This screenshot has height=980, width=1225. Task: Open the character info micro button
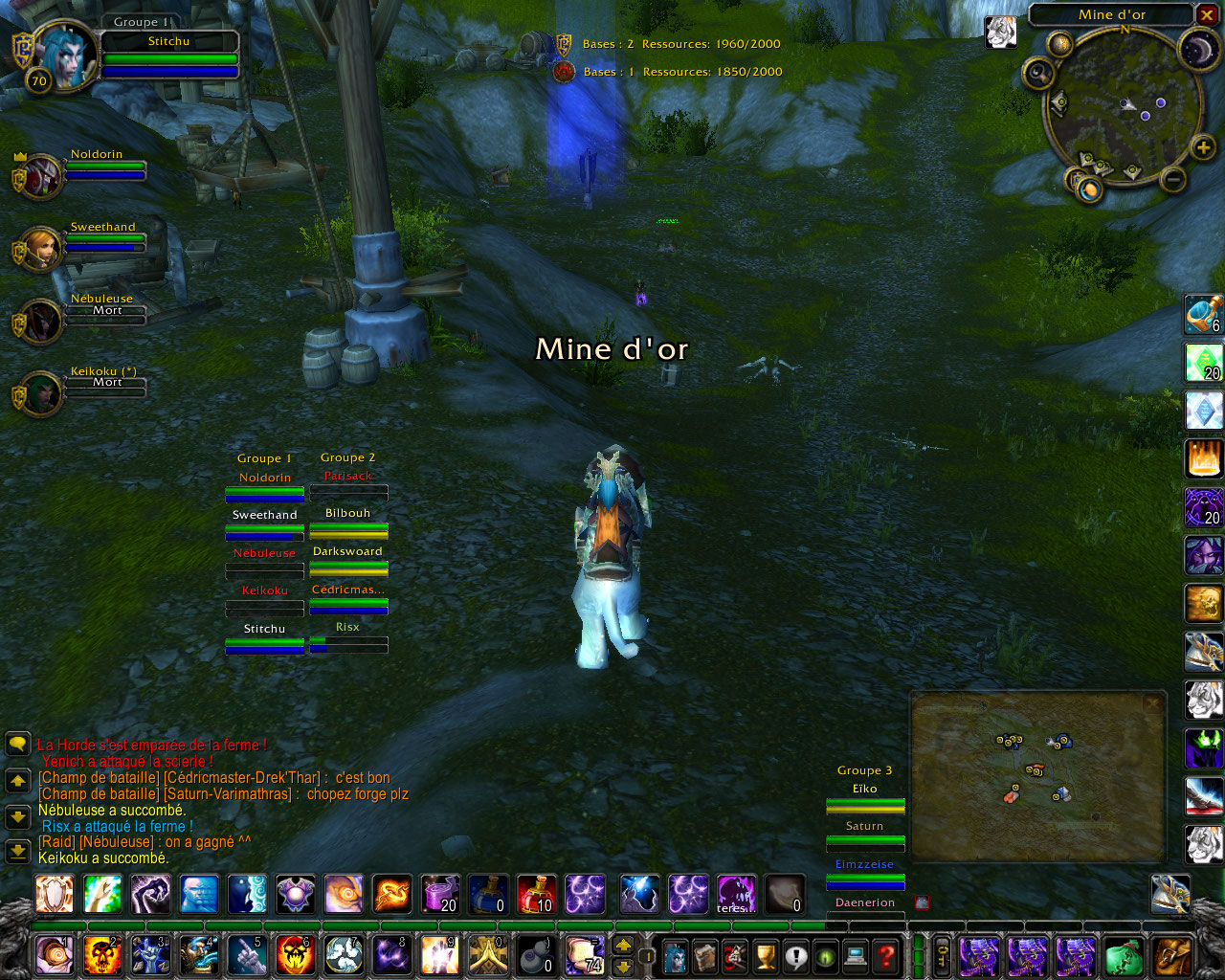[675, 955]
